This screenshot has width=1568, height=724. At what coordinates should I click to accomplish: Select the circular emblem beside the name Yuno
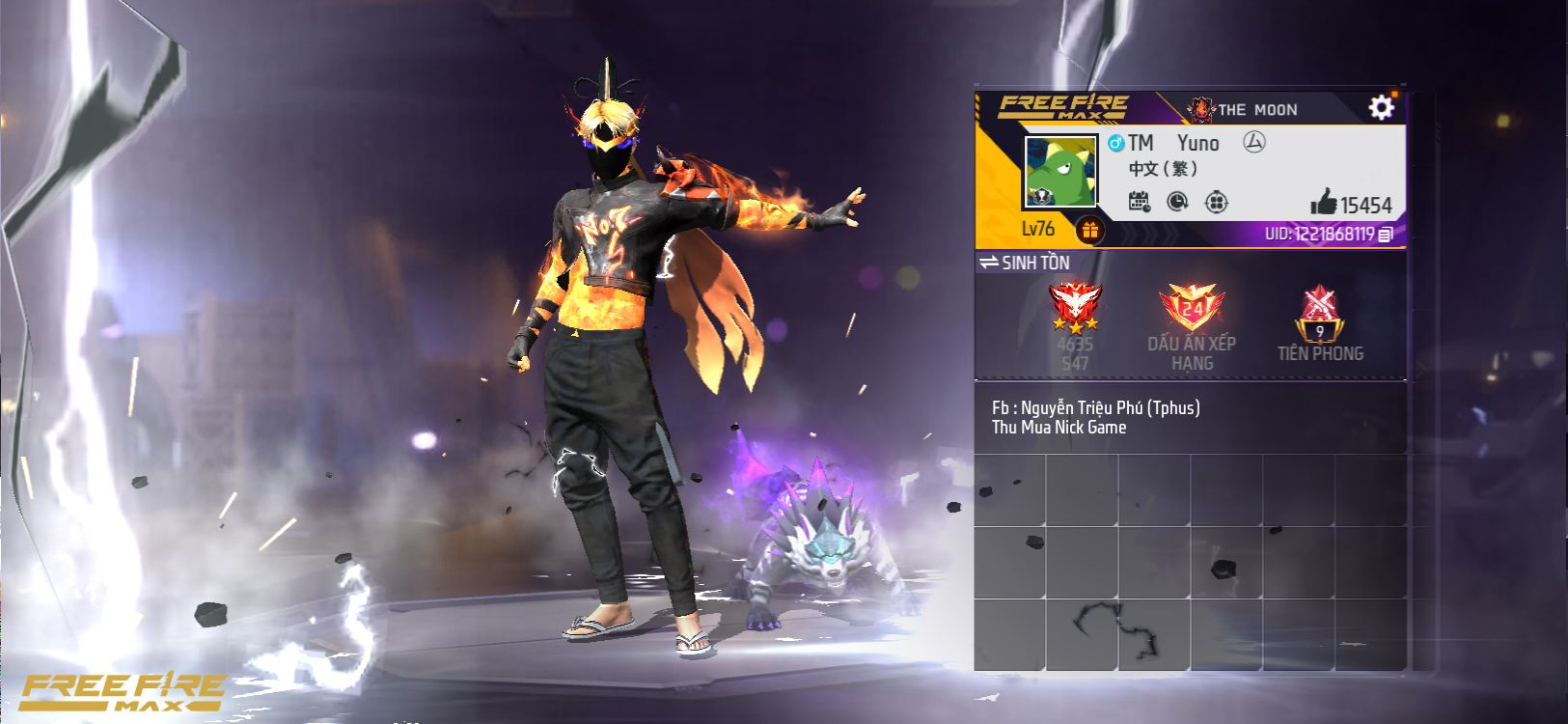click(1254, 143)
